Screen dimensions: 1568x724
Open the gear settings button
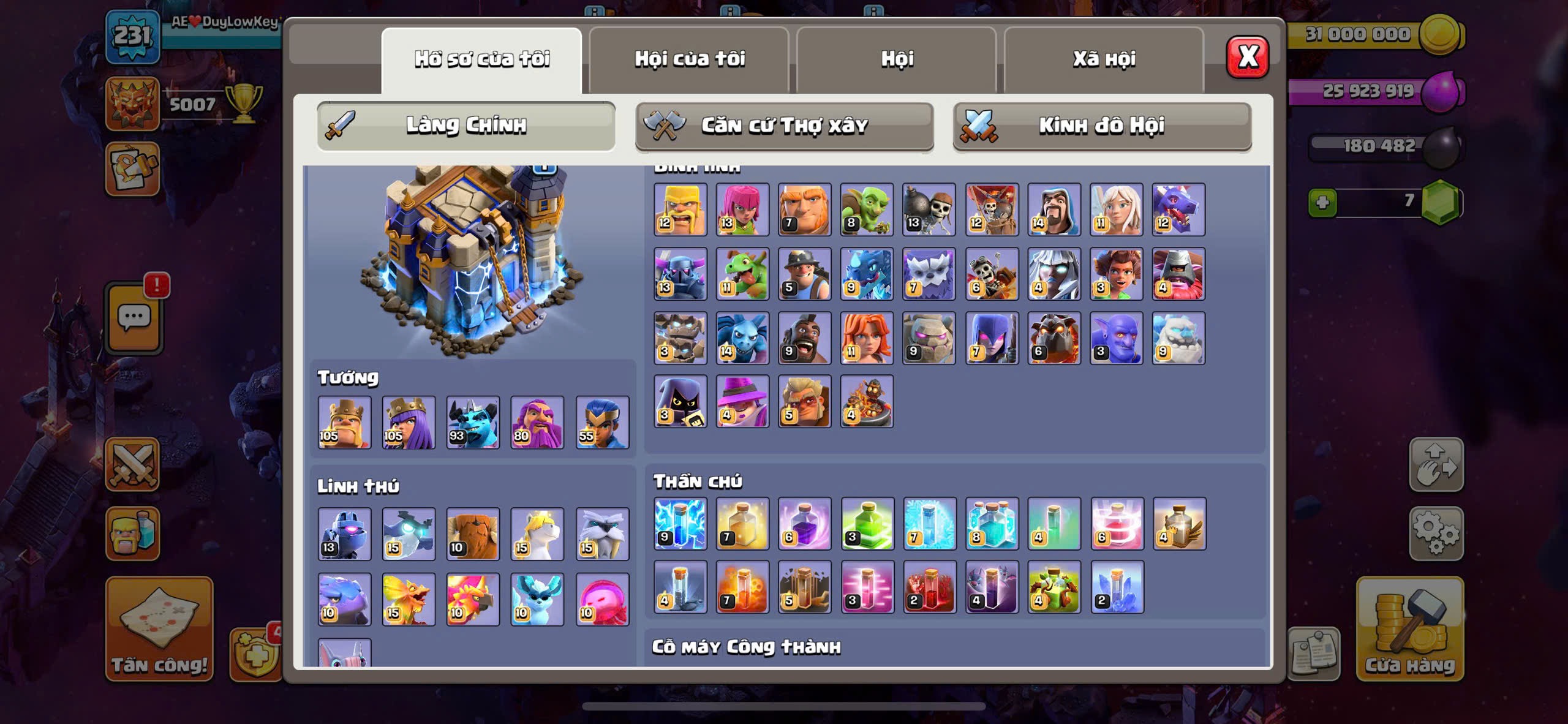1436,534
